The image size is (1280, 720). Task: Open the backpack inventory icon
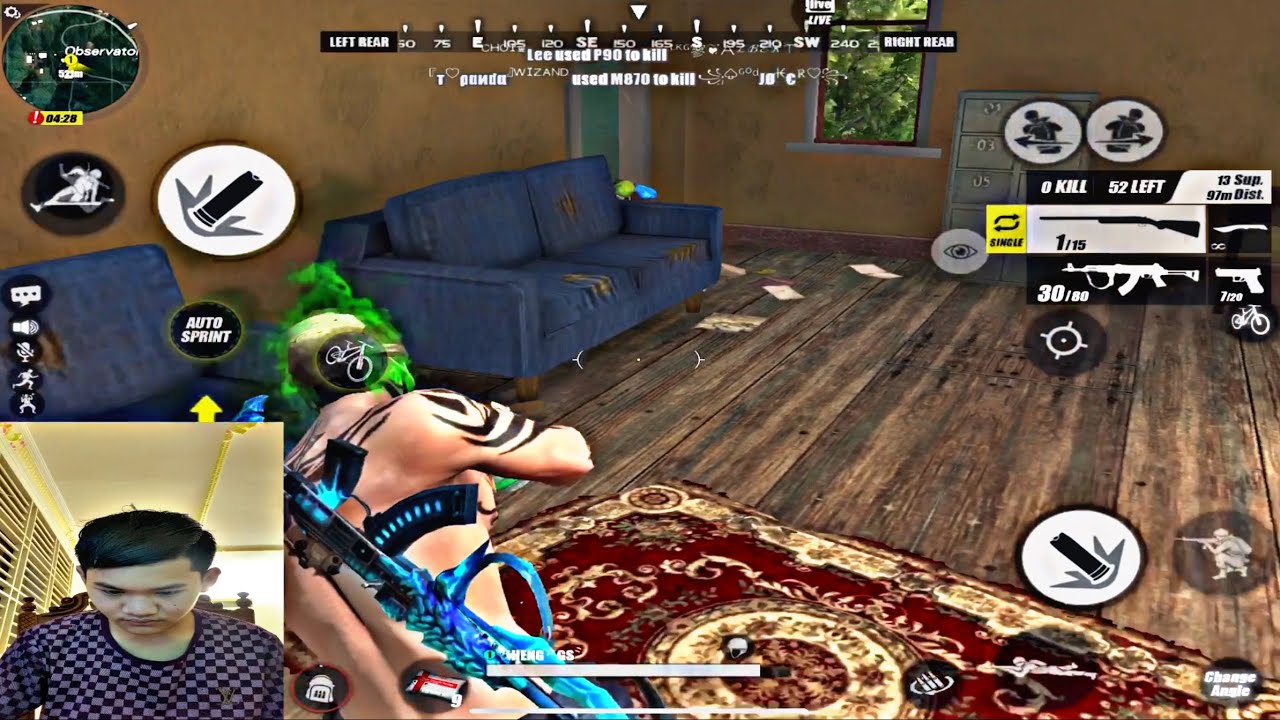pyautogui.click(x=320, y=686)
